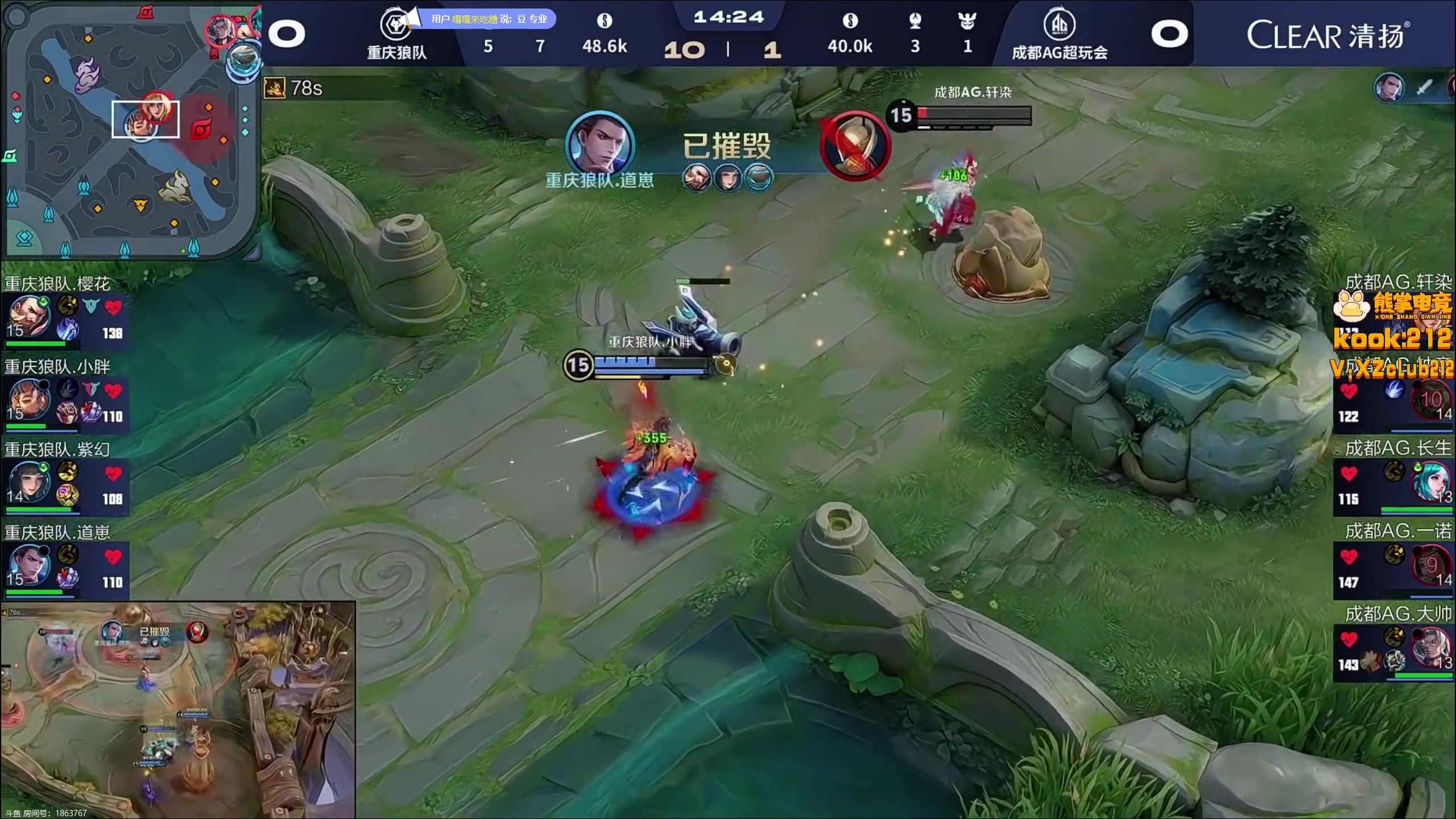Select 重庆狼队.樱花 hero portrait
This screenshot has height=819, width=1456.
(x=28, y=316)
